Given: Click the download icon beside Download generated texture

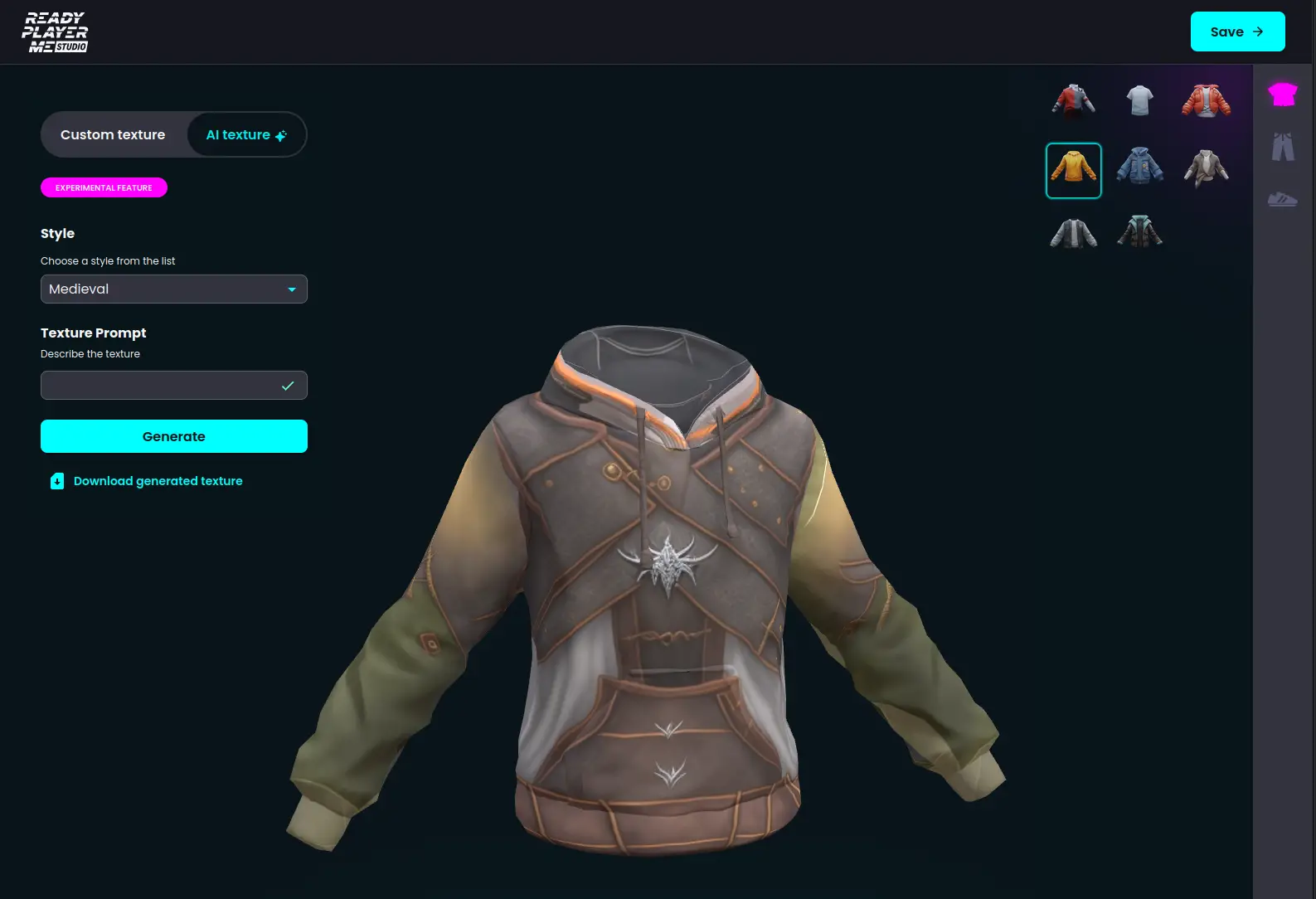Looking at the screenshot, I should (x=56, y=480).
